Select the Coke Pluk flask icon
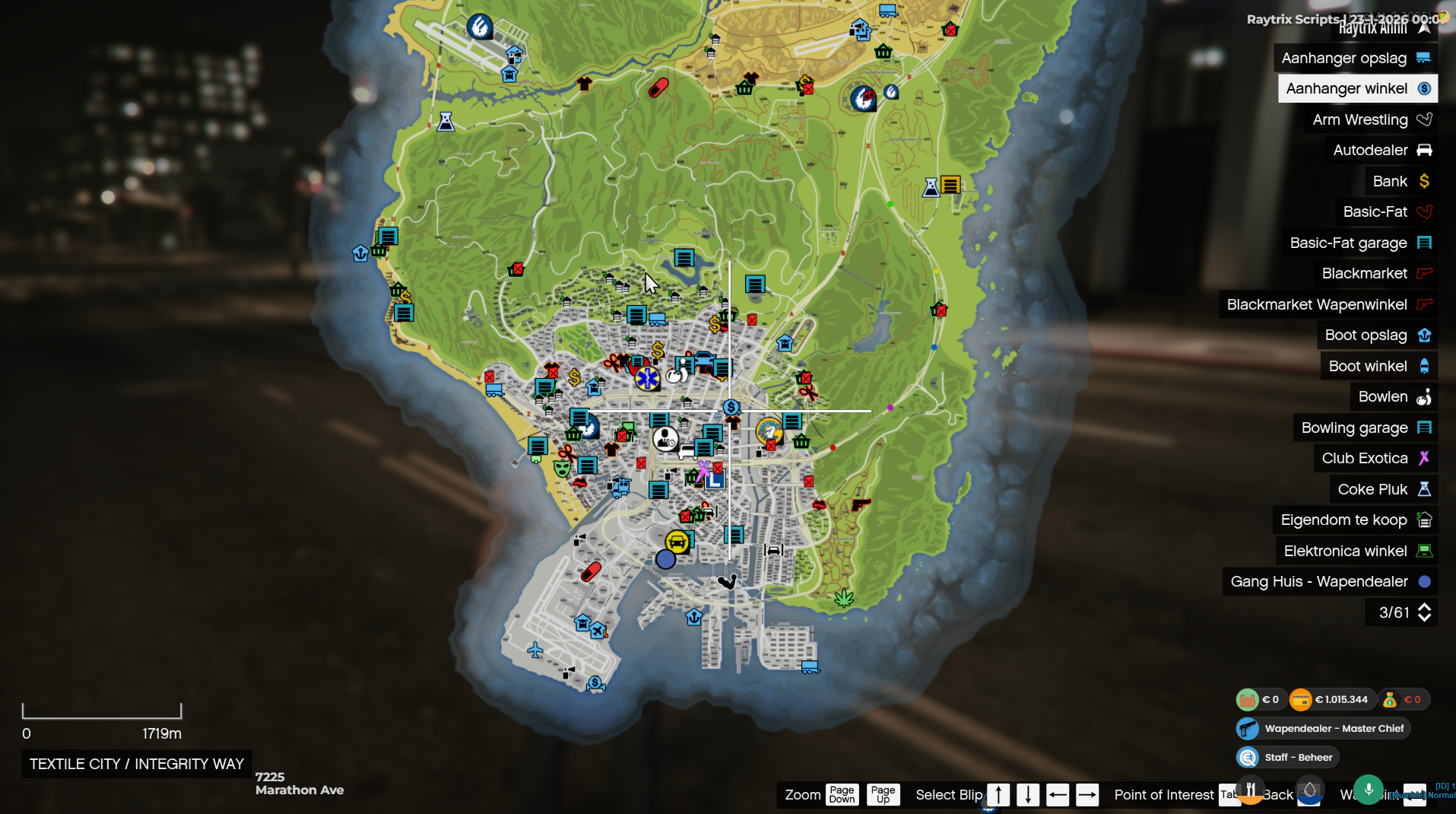The image size is (1456, 814). (x=1426, y=489)
